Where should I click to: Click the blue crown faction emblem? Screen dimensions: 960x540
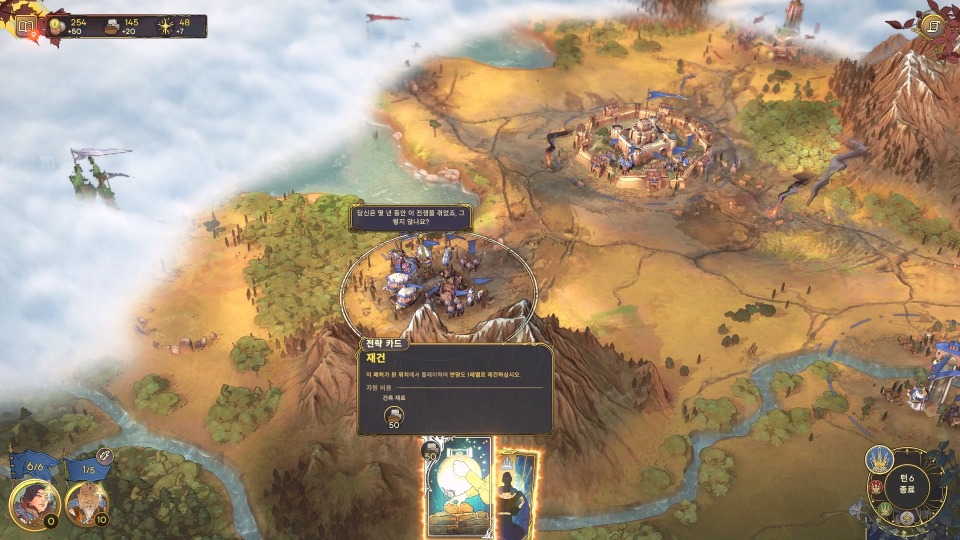[x=880, y=460]
